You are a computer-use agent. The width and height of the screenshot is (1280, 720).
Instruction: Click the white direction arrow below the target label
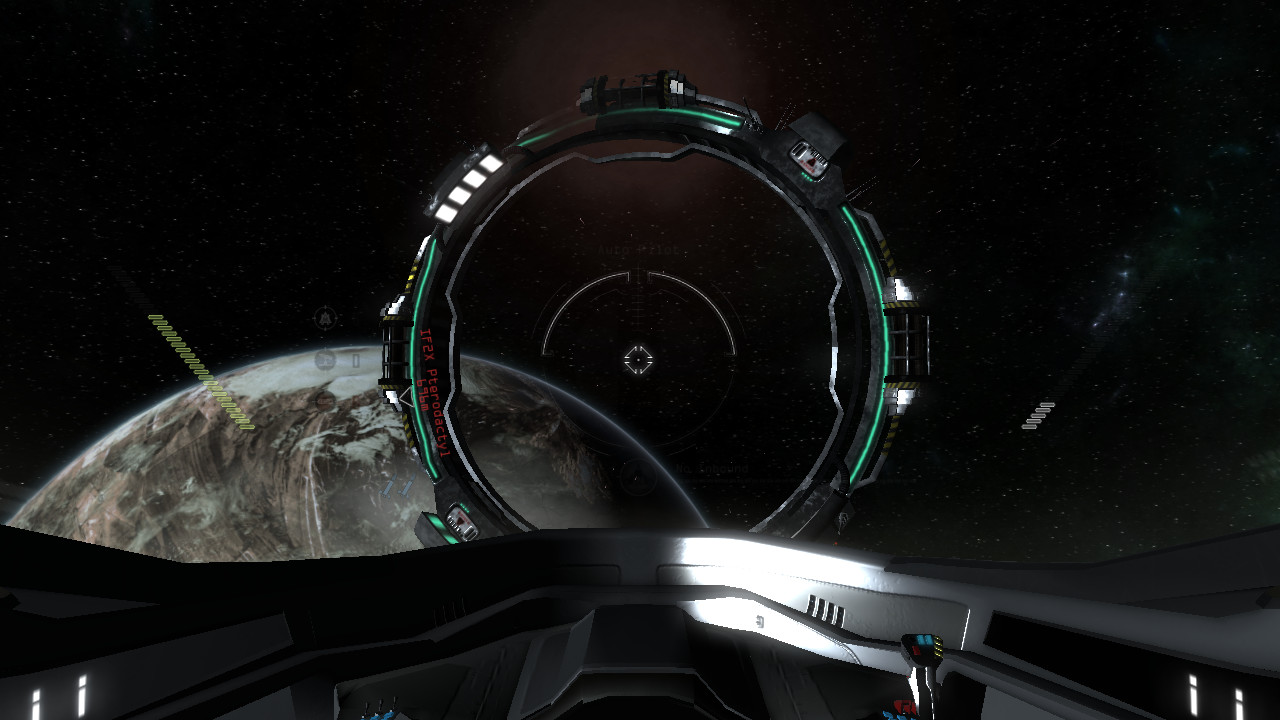click(x=405, y=398)
